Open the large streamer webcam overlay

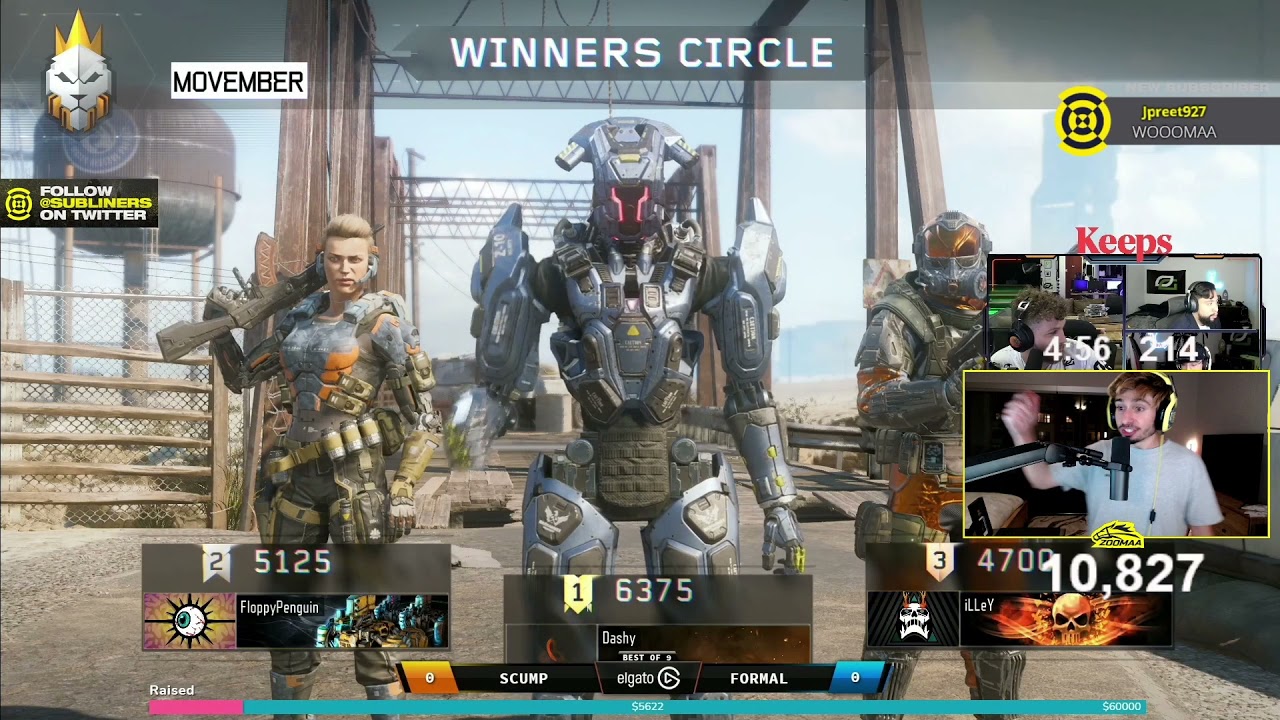pyautogui.click(x=1115, y=455)
